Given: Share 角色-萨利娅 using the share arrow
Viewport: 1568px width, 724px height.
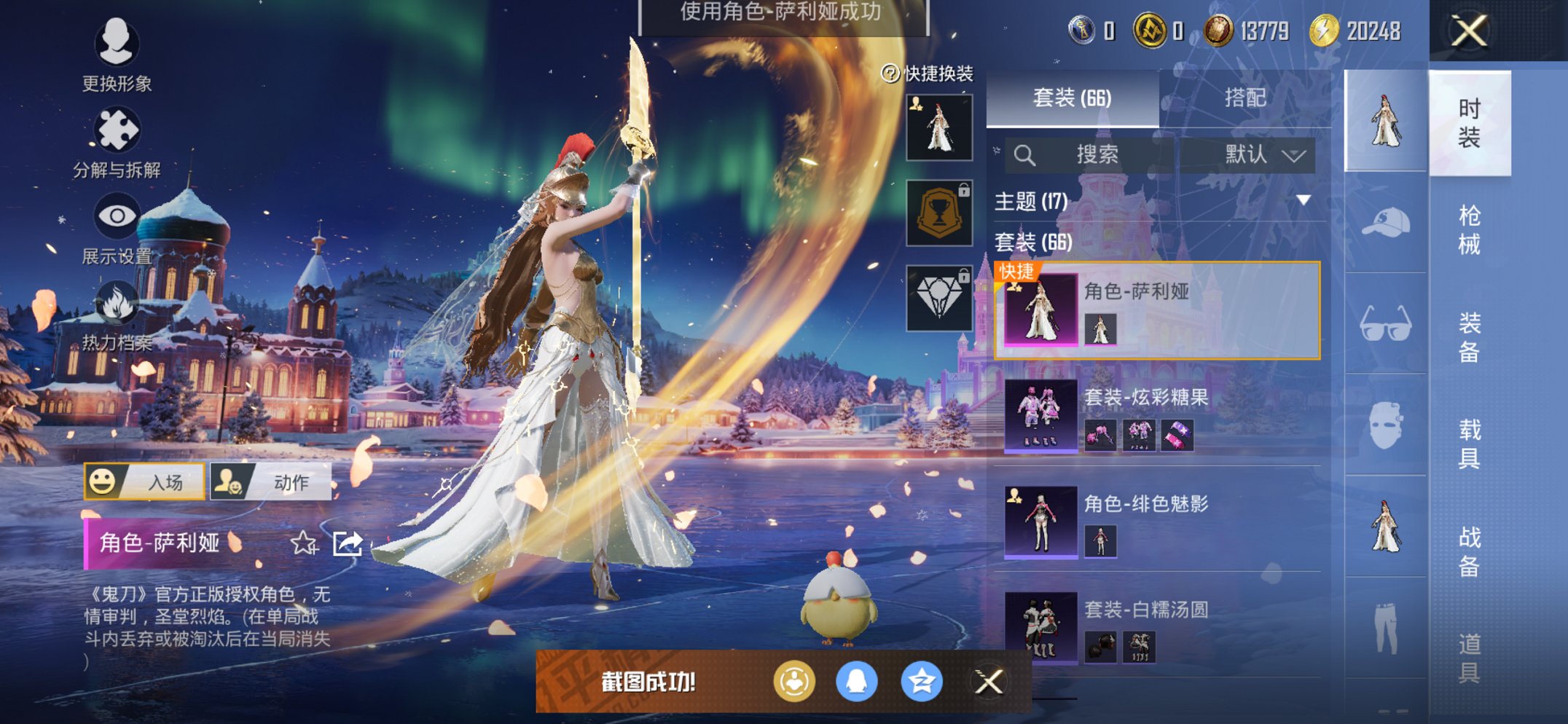Looking at the screenshot, I should tap(348, 543).
